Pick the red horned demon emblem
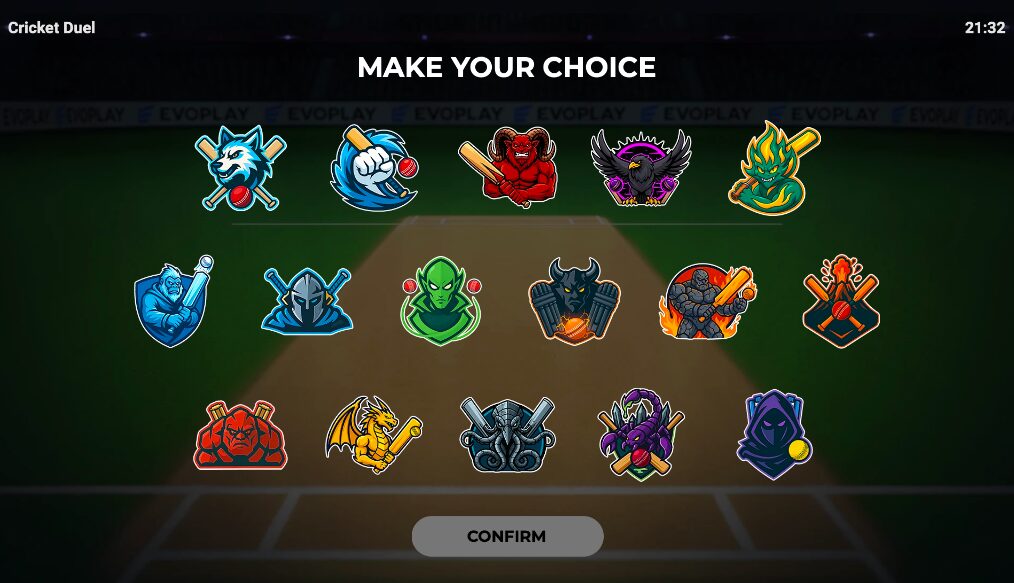 pyautogui.click(x=509, y=169)
